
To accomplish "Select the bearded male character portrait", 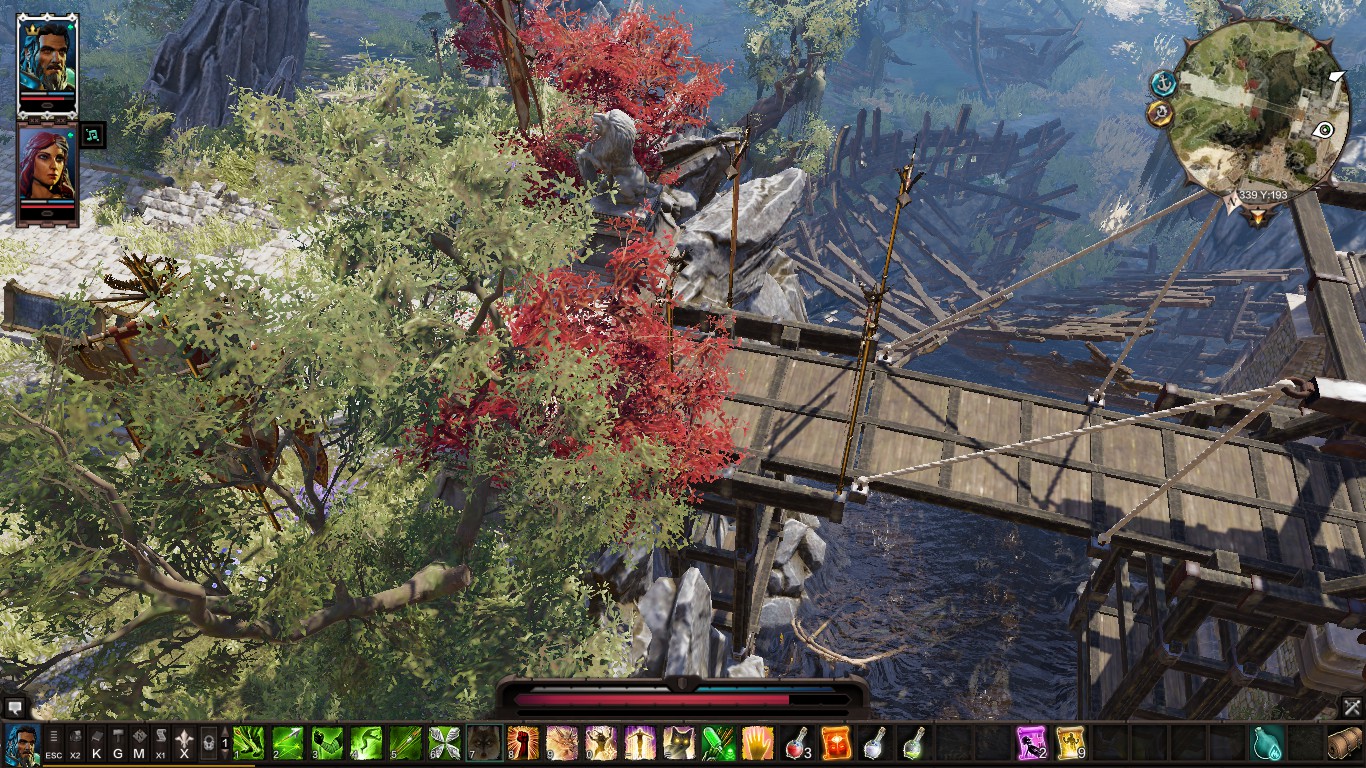I will (47, 60).
